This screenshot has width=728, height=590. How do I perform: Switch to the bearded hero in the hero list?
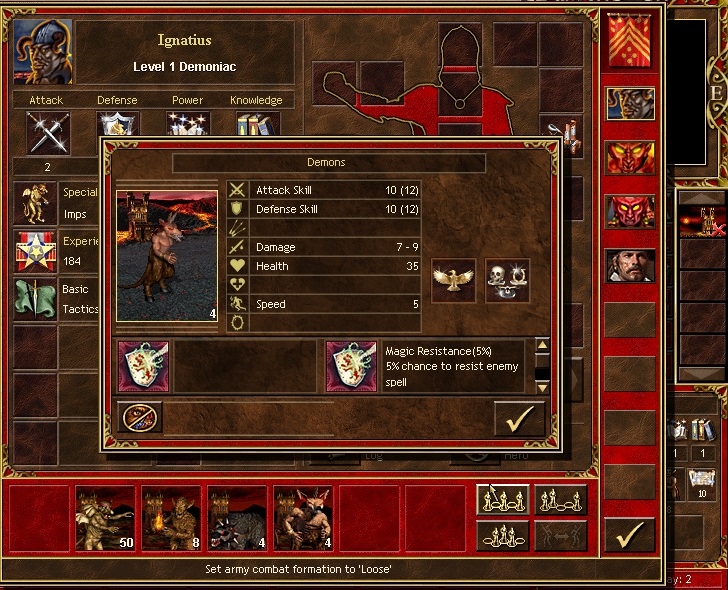coord(630,265)
